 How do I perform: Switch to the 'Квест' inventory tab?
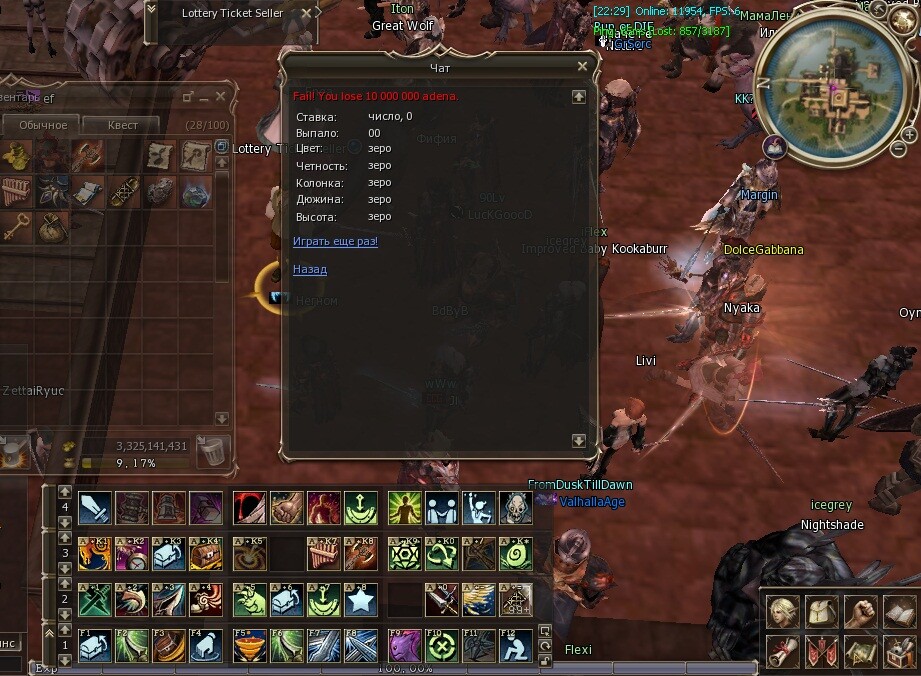pos(121,125)
